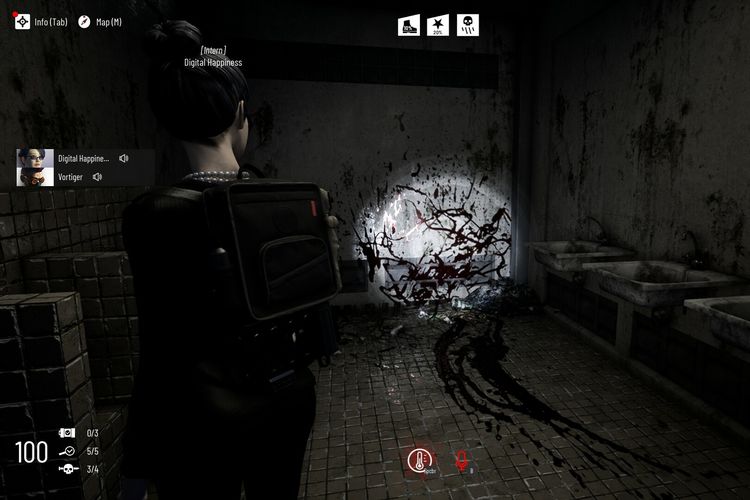The width and height of the screenshot is (750, 500).
Task: Select the sneaker boot modifier icon
Action: [409, 25]
